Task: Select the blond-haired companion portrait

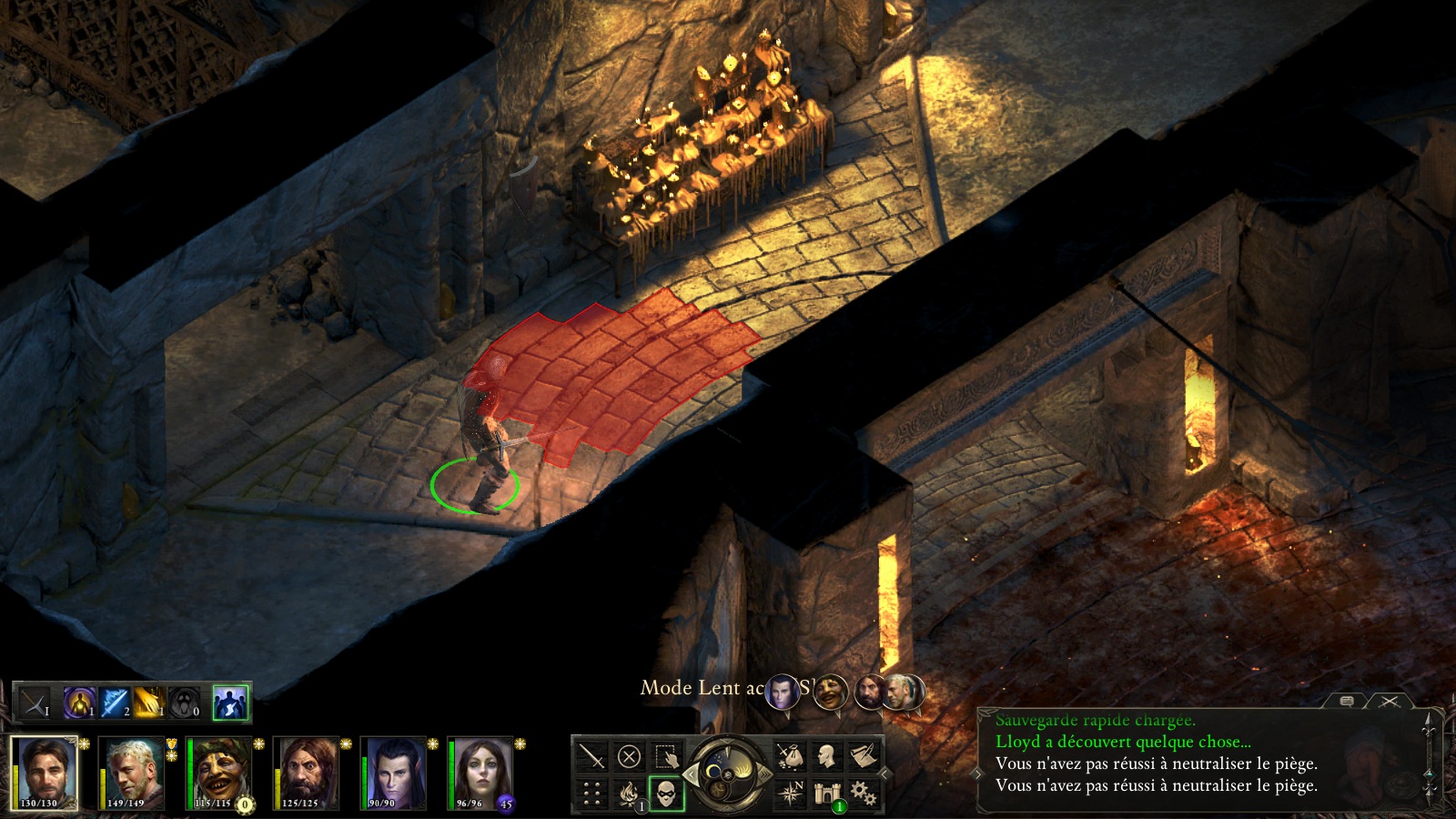Action: (x=132, y=772)
